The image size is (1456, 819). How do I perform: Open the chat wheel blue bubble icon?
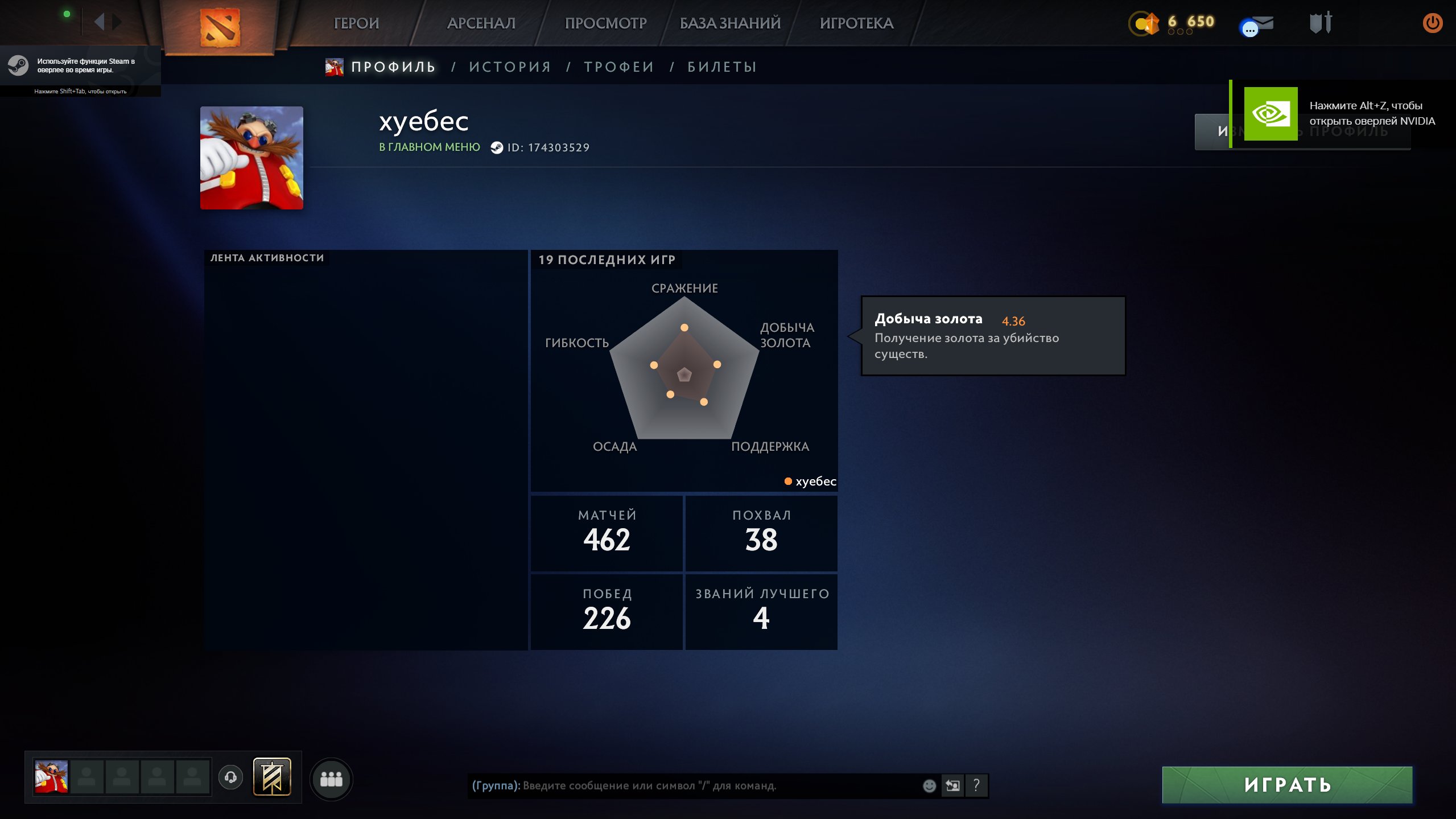[x=1249, y=27]
